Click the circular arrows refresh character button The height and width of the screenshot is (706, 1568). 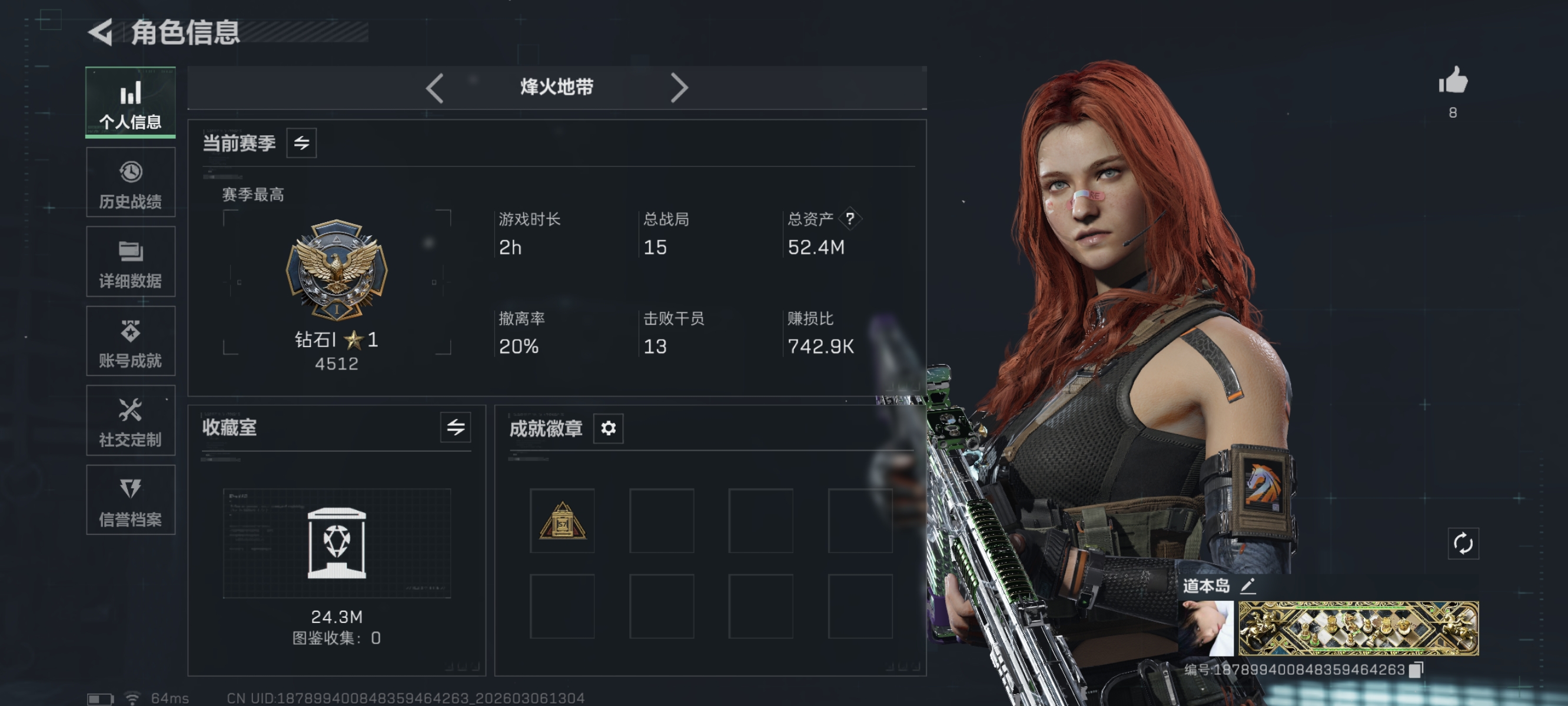pyautogui.click(x=1463, y=543)
